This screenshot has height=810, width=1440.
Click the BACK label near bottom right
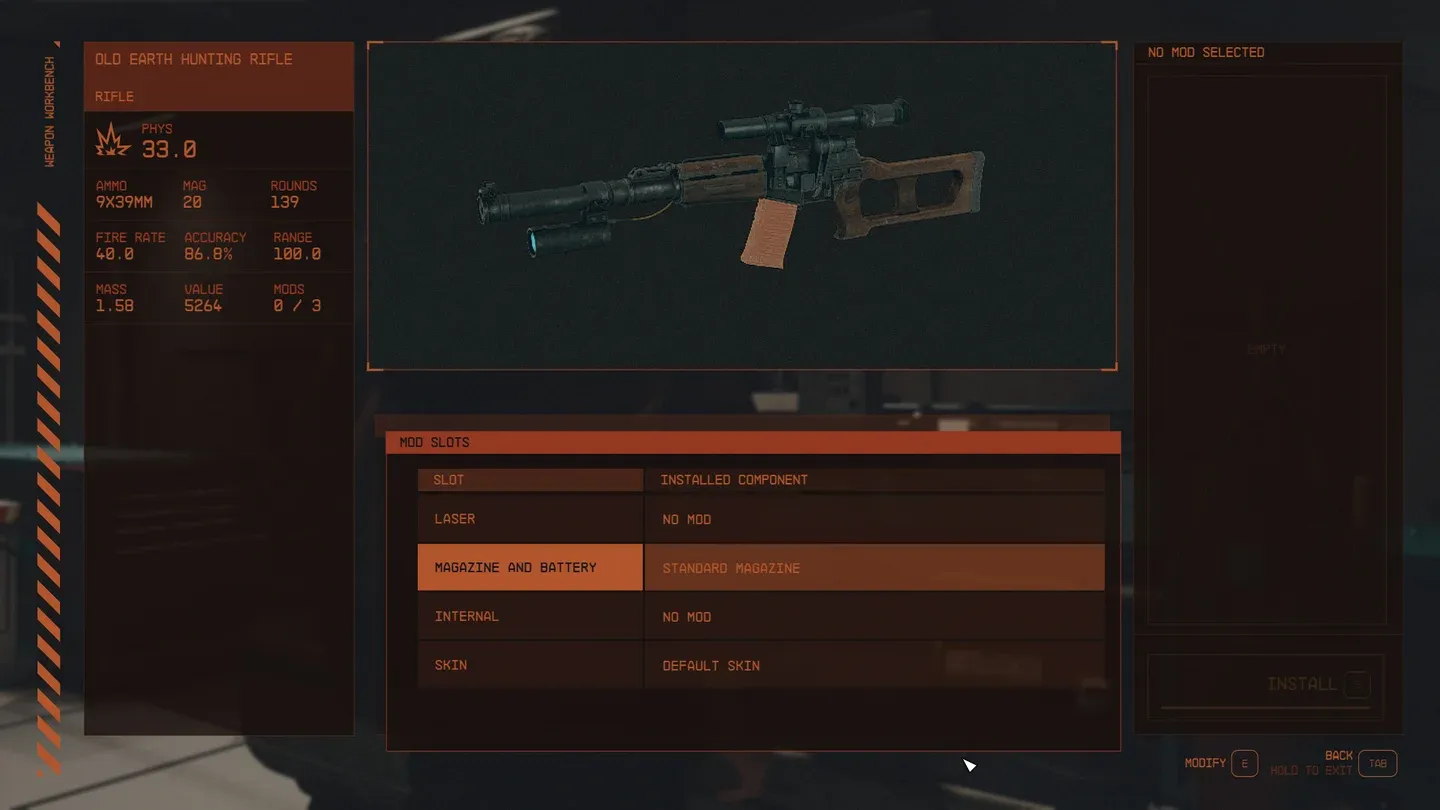tap(1338, 755)
